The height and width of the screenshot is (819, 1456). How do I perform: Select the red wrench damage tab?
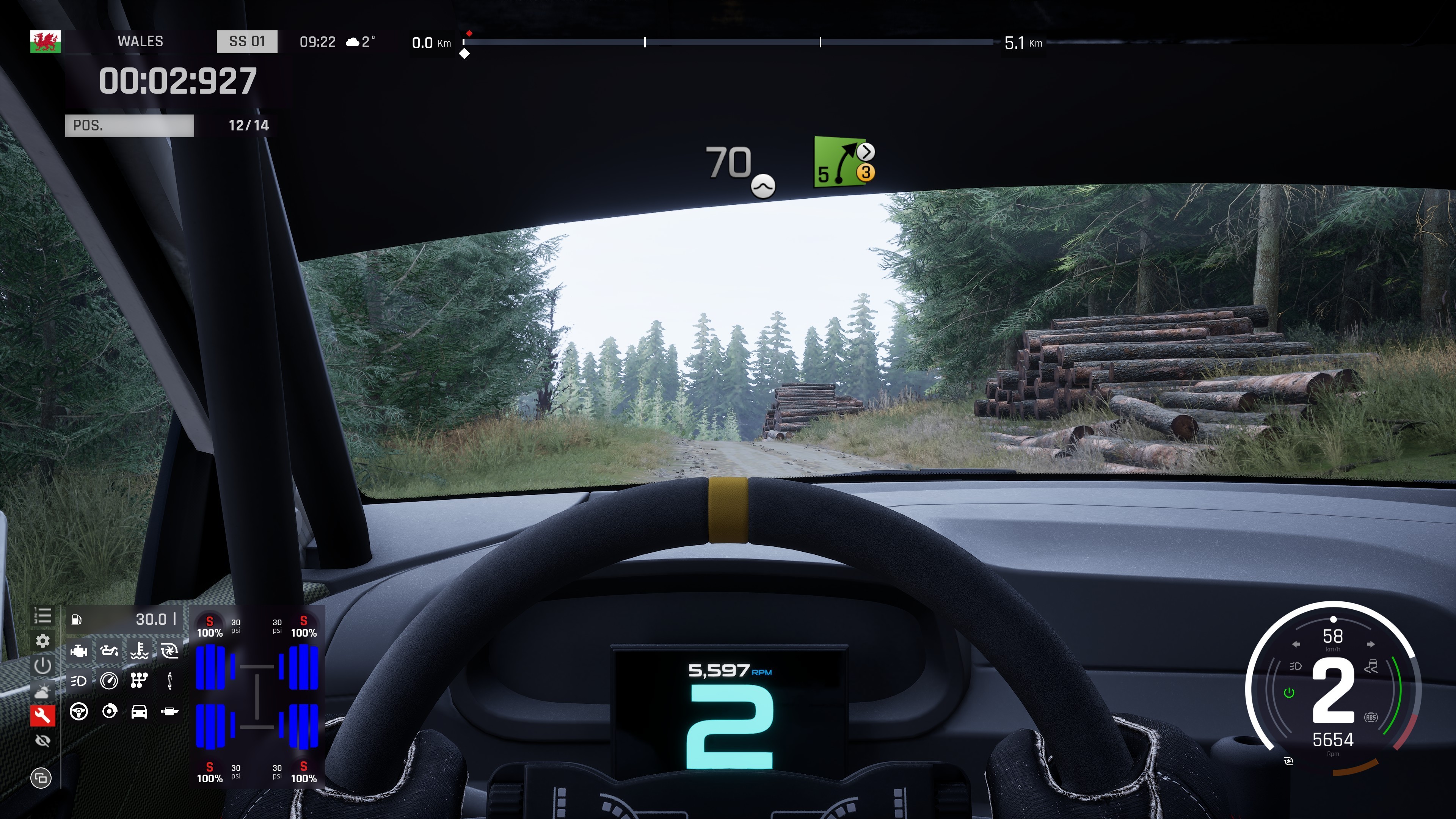click(43, 715)
